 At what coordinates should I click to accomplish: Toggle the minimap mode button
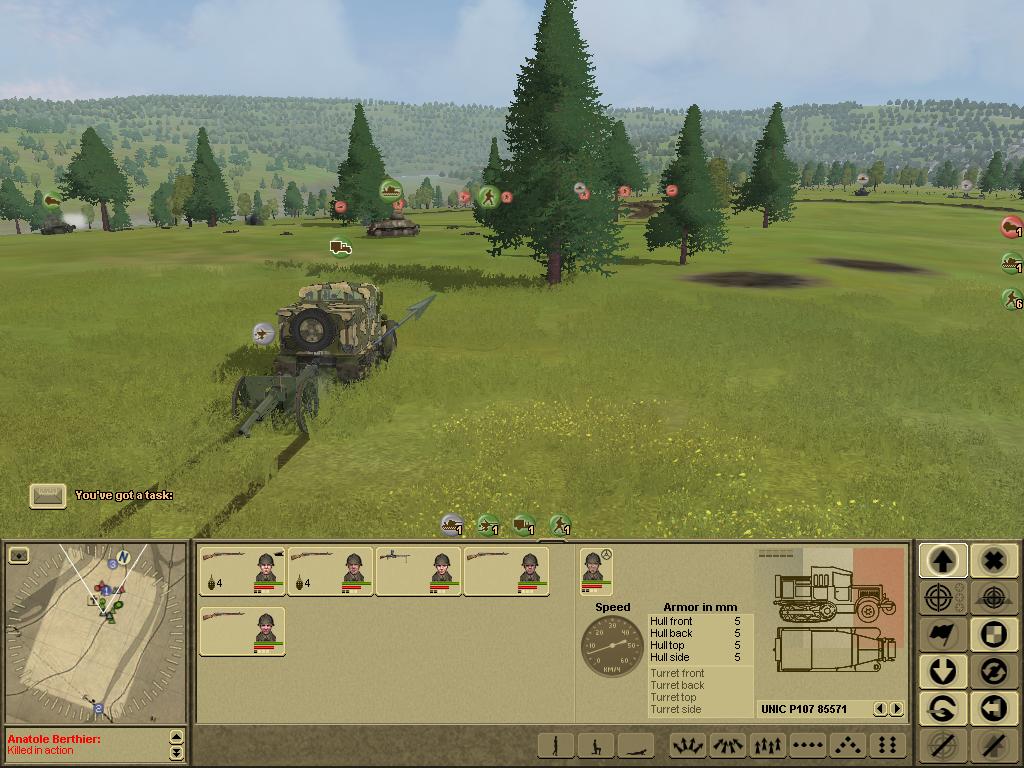point(18,554)
